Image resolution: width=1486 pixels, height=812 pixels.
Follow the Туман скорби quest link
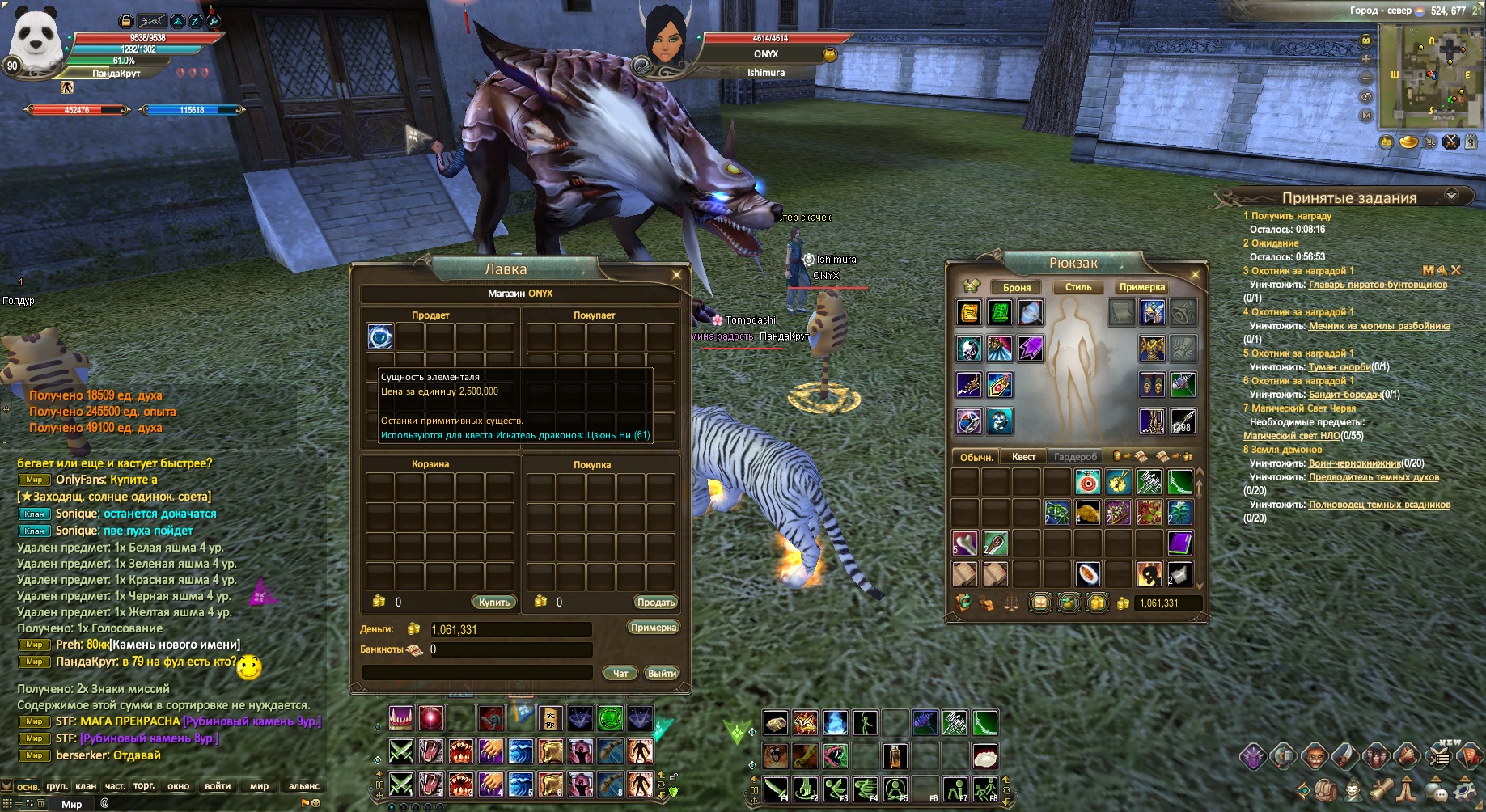1339,367
